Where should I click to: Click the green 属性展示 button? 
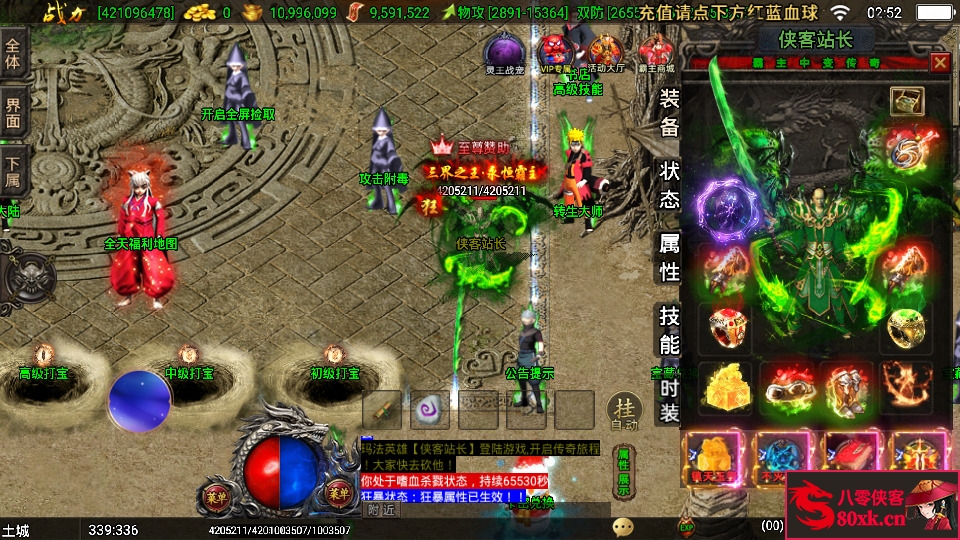tap(623, 470)
